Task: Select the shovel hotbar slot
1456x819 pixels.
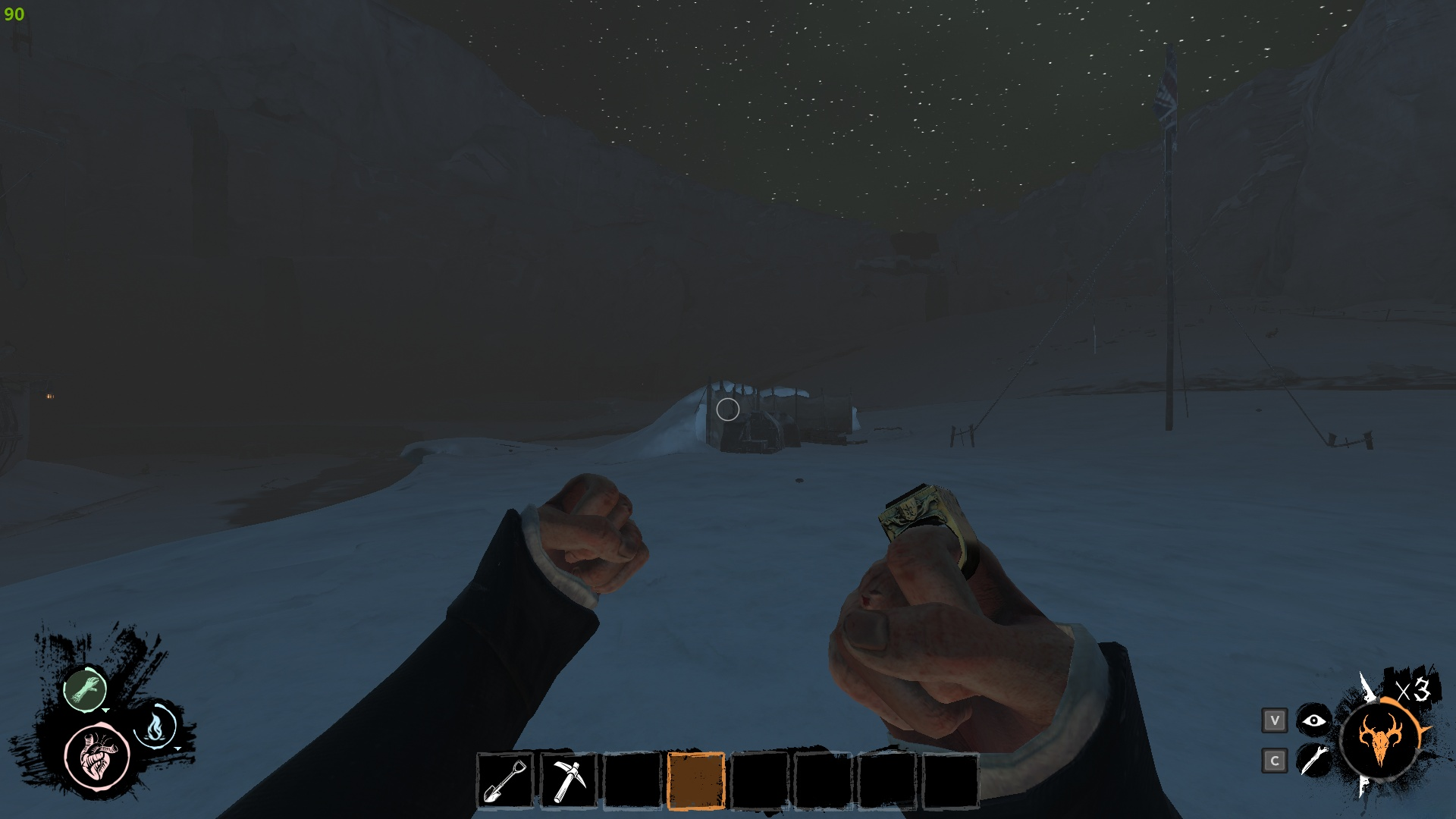Action: click(x=506, y=781)
